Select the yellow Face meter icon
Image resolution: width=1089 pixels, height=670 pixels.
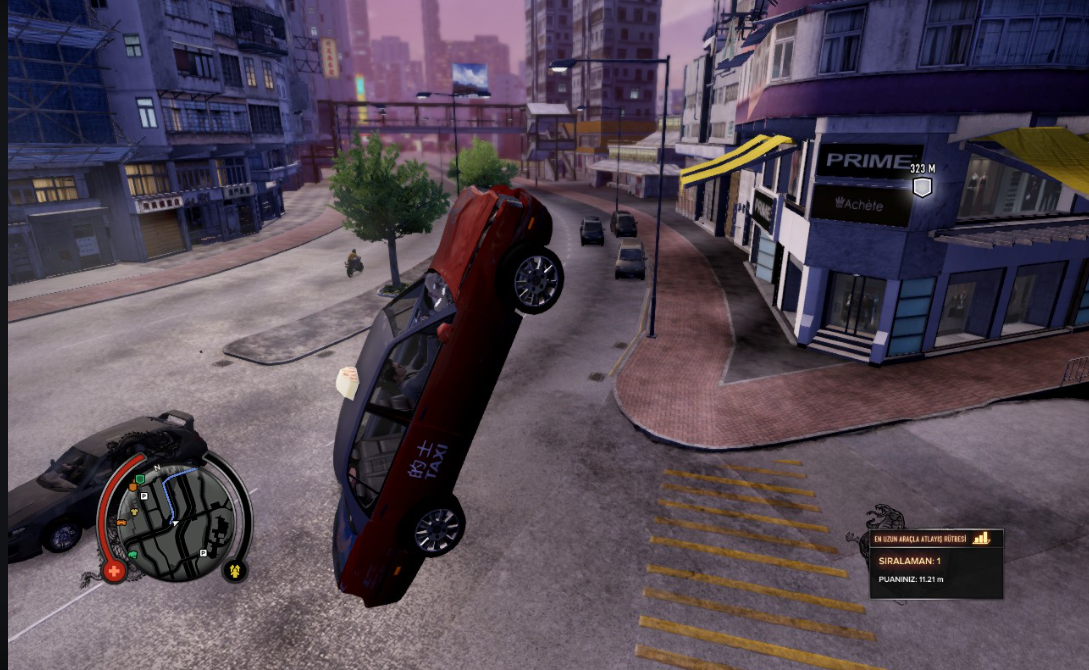(x=235, y=571)
